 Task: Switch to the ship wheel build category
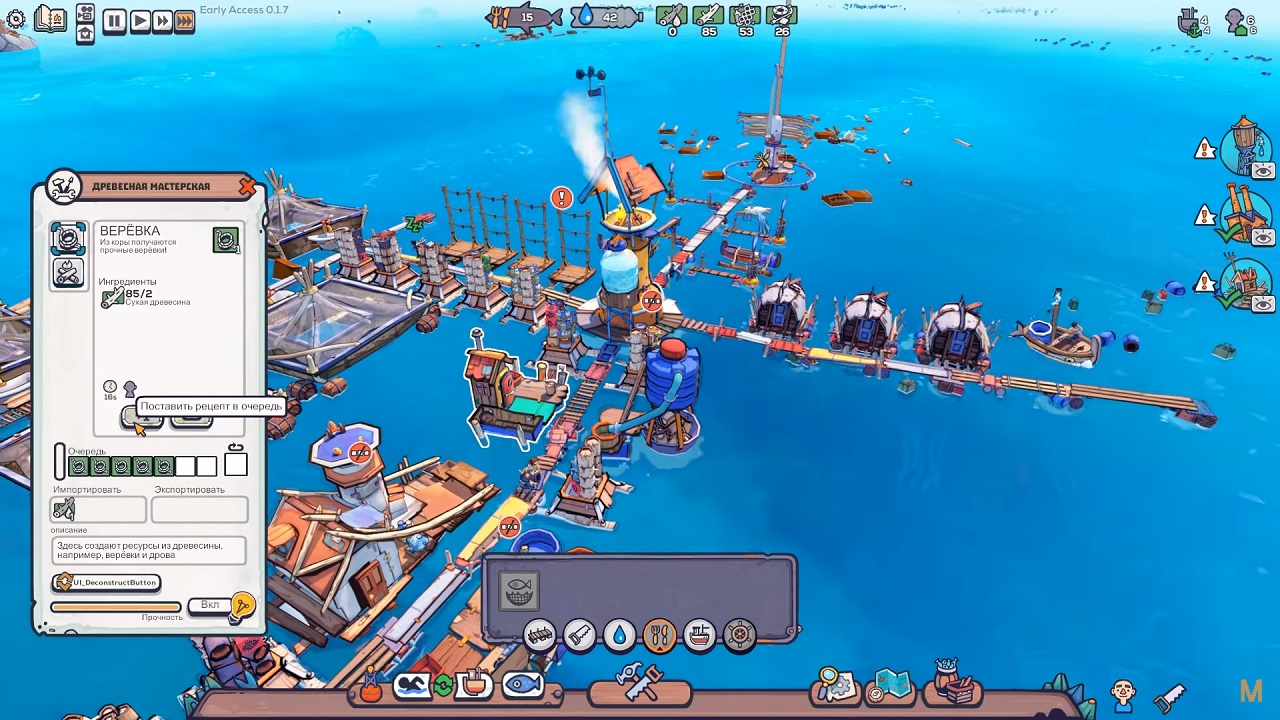point(739,635)
